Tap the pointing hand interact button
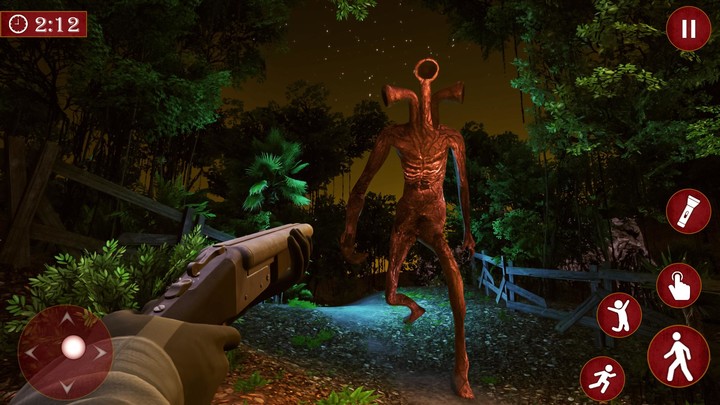 click(678, 285)
